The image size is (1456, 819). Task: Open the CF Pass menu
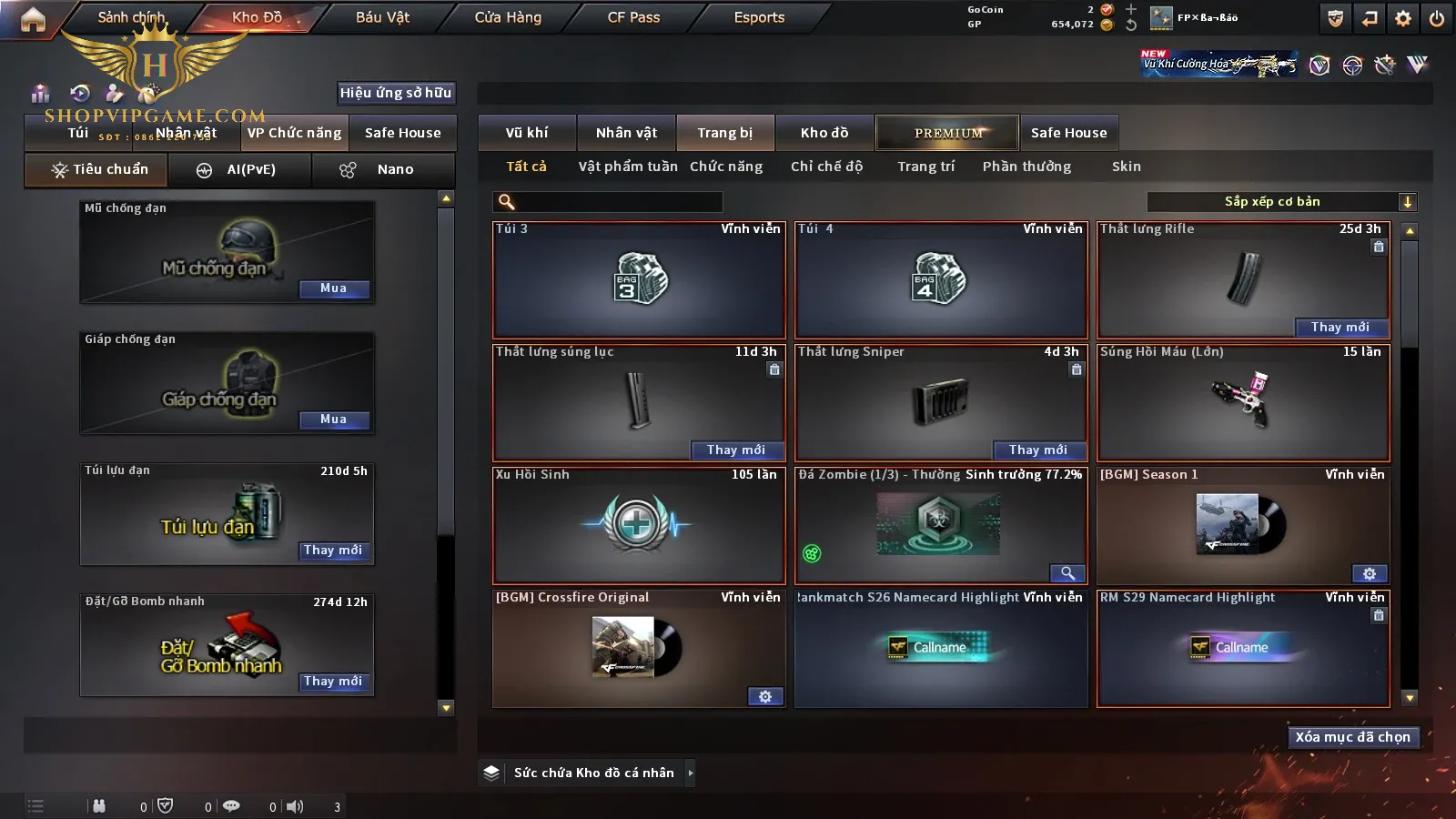coord(633,17)
